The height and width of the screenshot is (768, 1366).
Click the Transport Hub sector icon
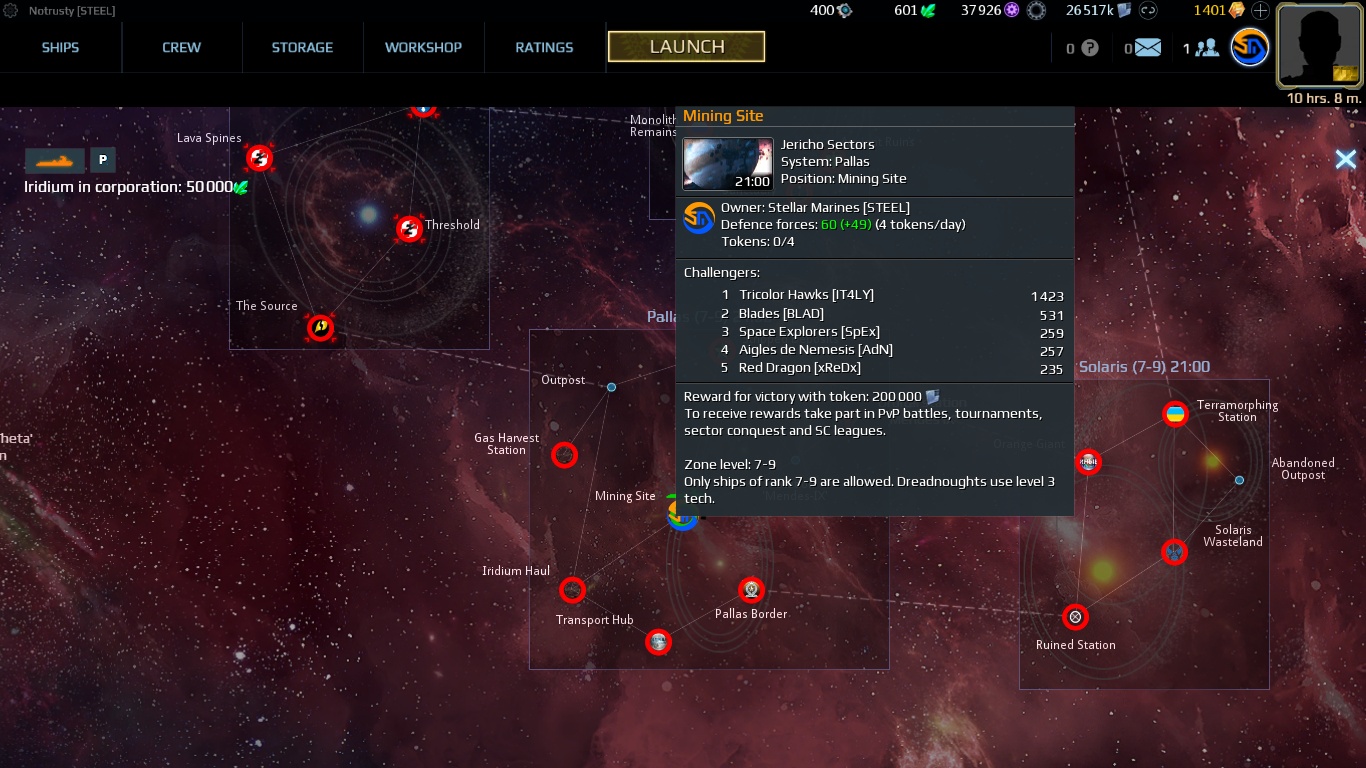point(572,590)
